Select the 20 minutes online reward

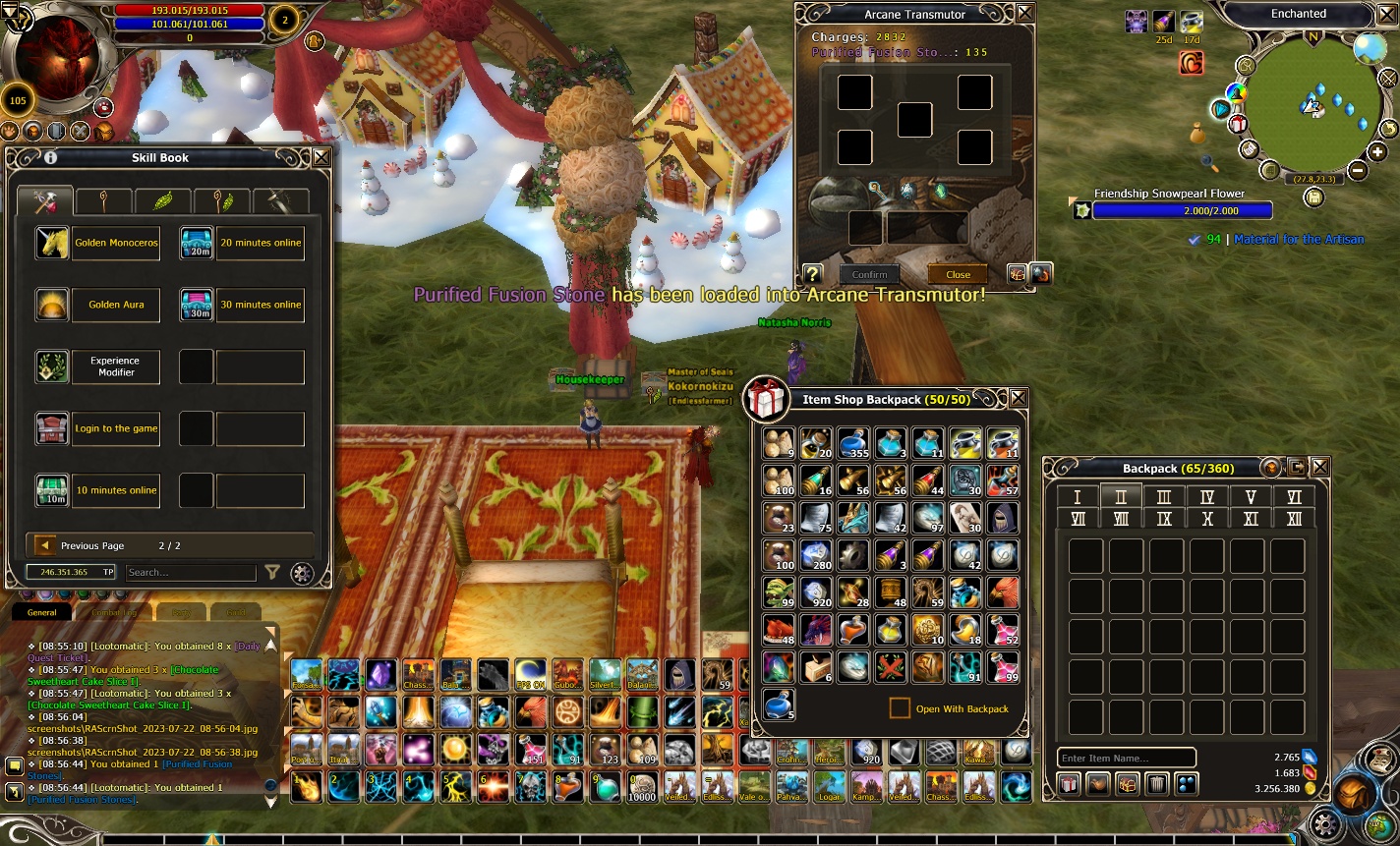261,243
